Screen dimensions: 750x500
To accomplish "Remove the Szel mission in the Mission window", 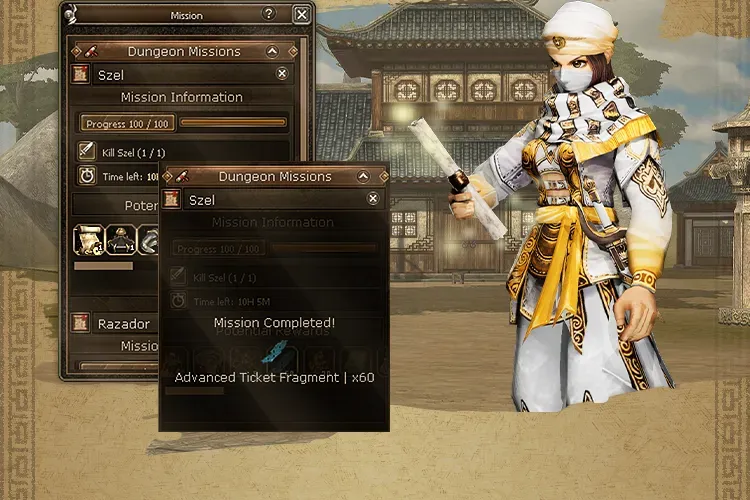I will pos(282,74).
